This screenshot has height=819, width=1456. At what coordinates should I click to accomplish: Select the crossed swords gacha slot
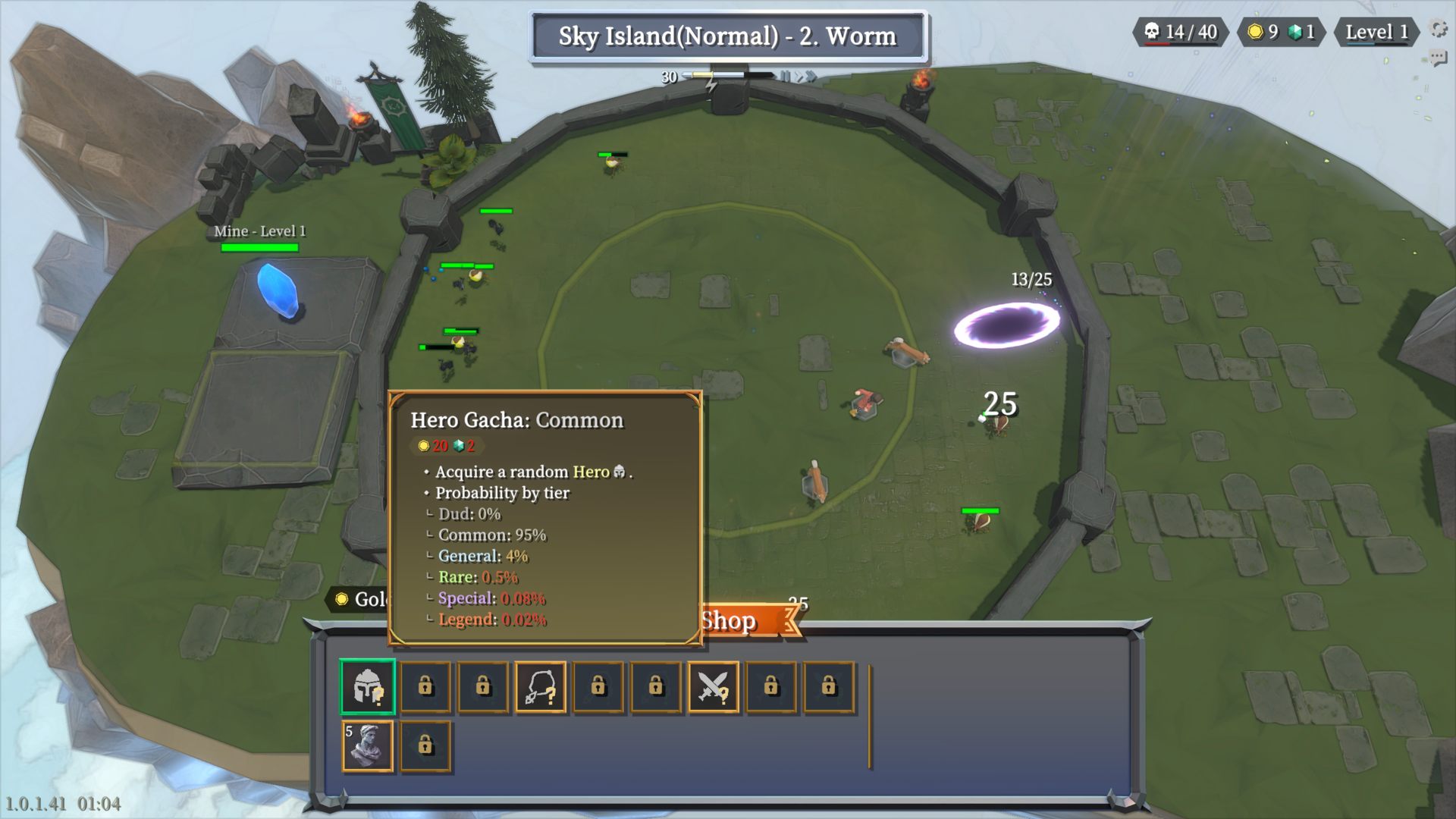(713, 687)
